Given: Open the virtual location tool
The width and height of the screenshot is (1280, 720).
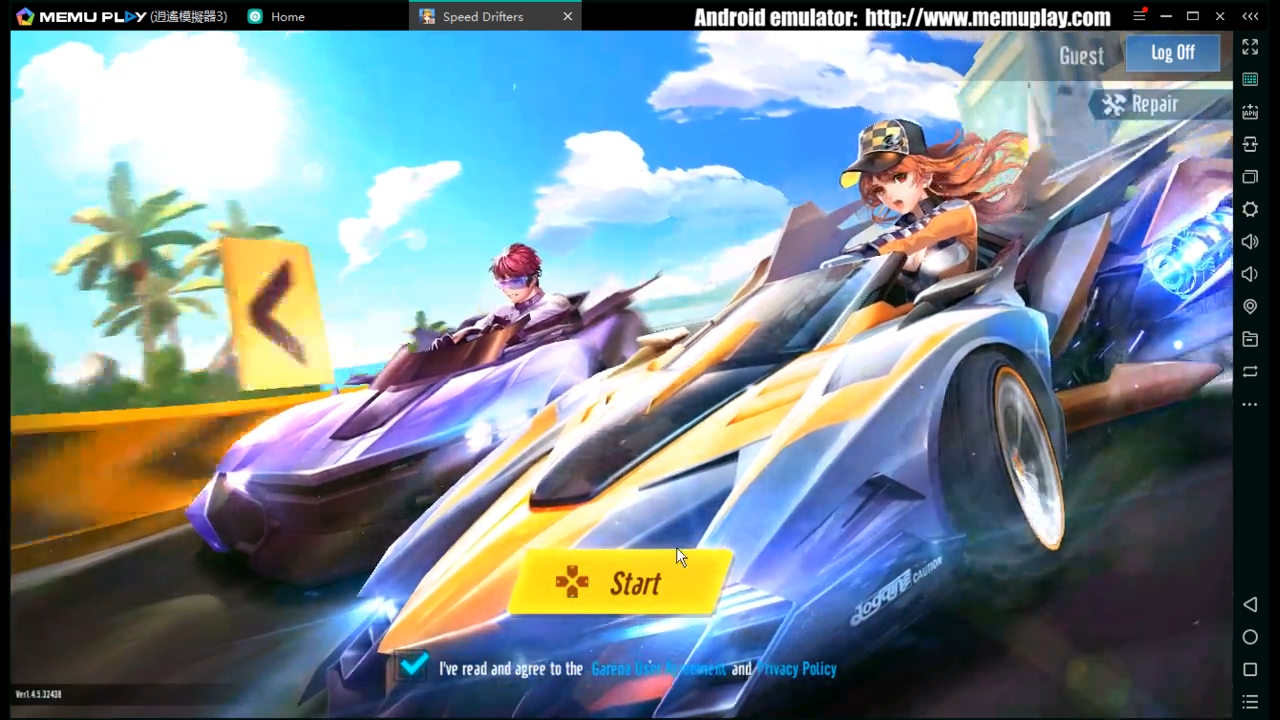Looking at the screenshot, I should (x=1250, y=306).
